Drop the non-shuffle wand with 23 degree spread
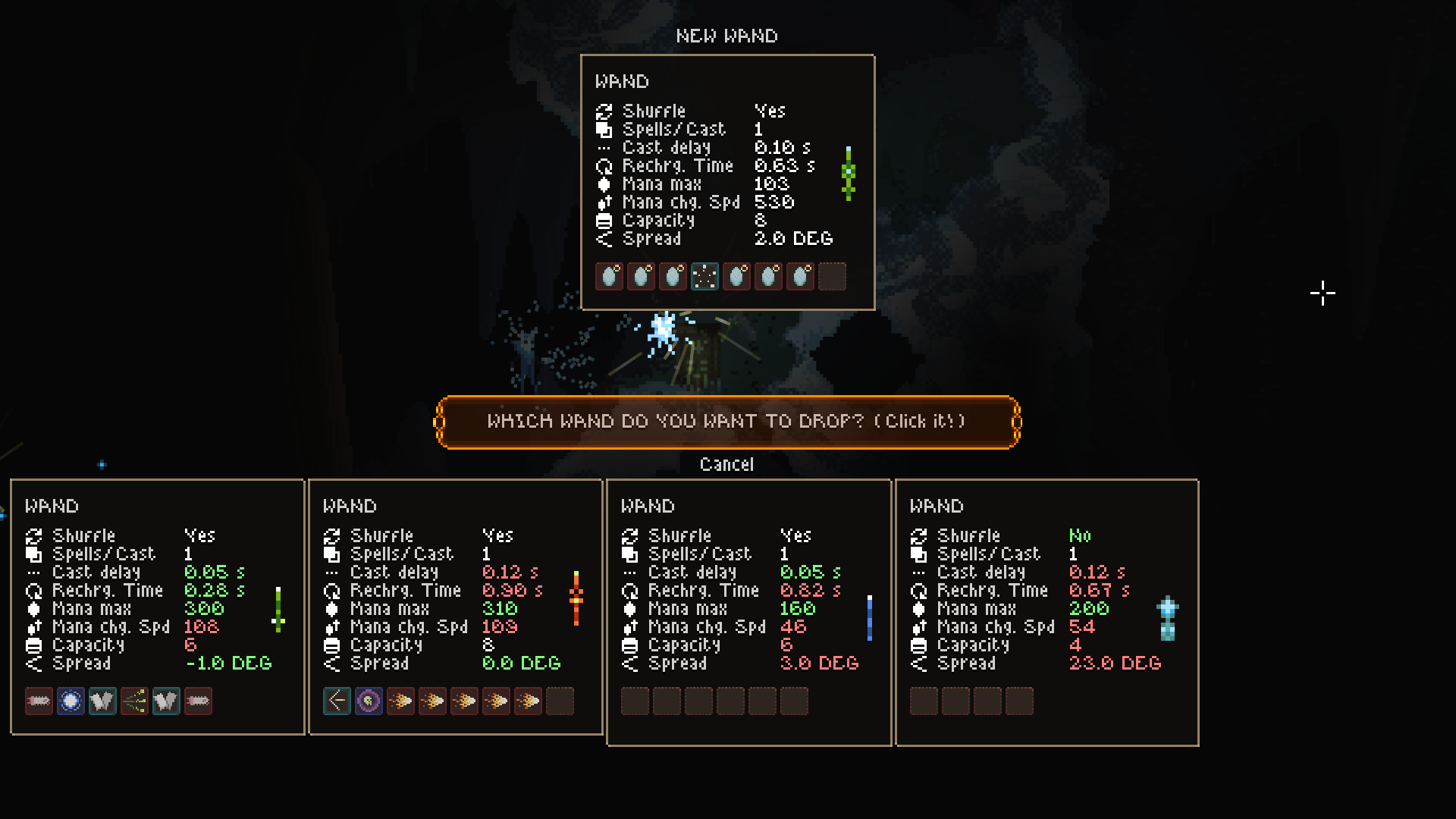 (1046, 612)
